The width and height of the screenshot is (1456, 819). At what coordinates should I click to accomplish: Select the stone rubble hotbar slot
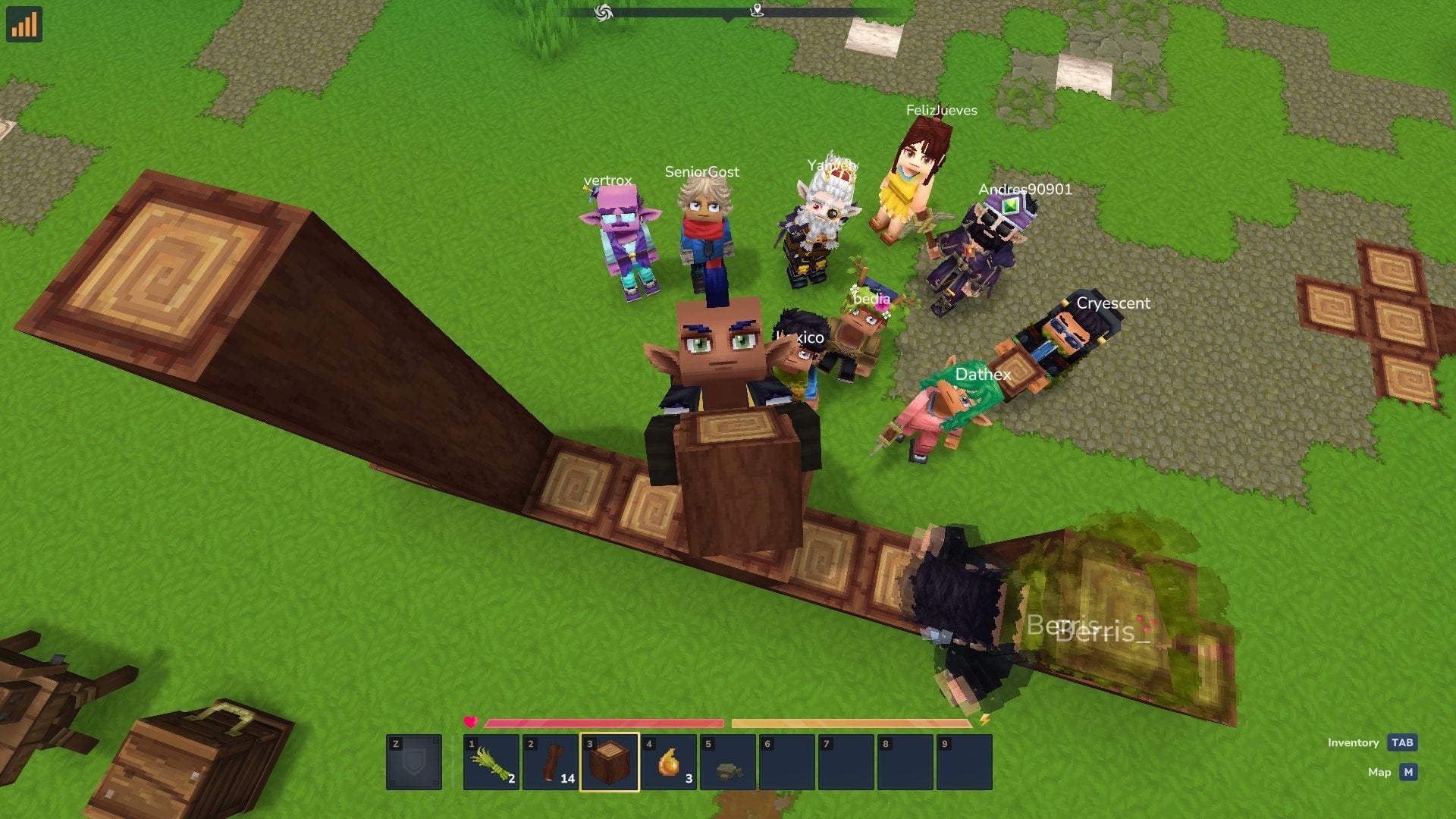click(728, 762)
